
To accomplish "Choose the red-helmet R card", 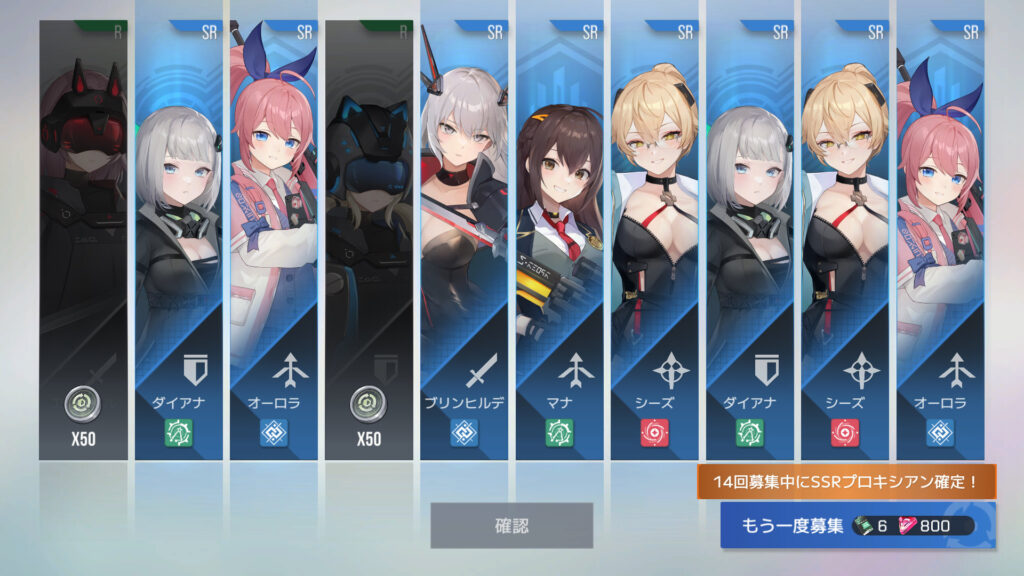I will 83,240.
